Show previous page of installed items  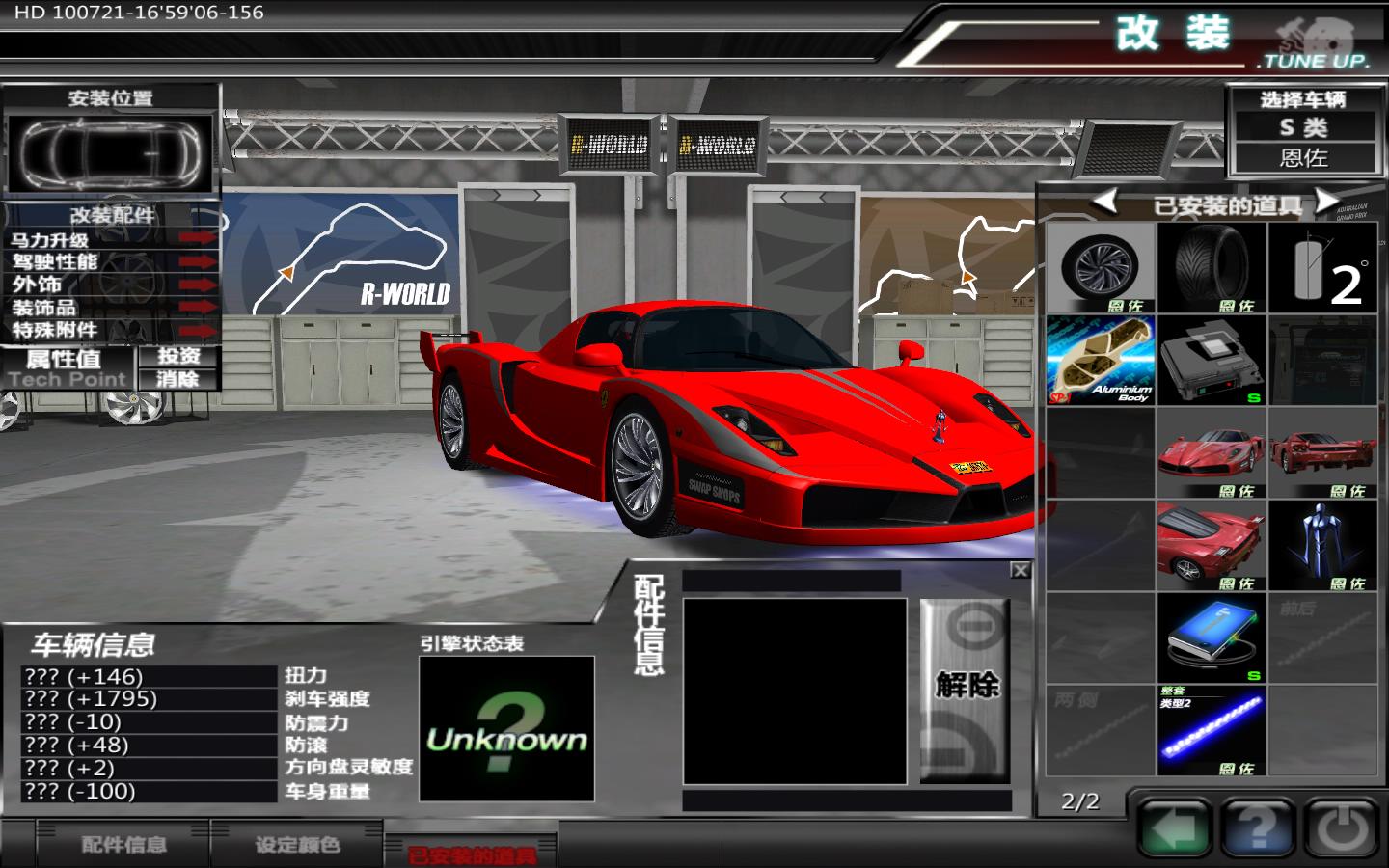click(x=1103, y=202)
